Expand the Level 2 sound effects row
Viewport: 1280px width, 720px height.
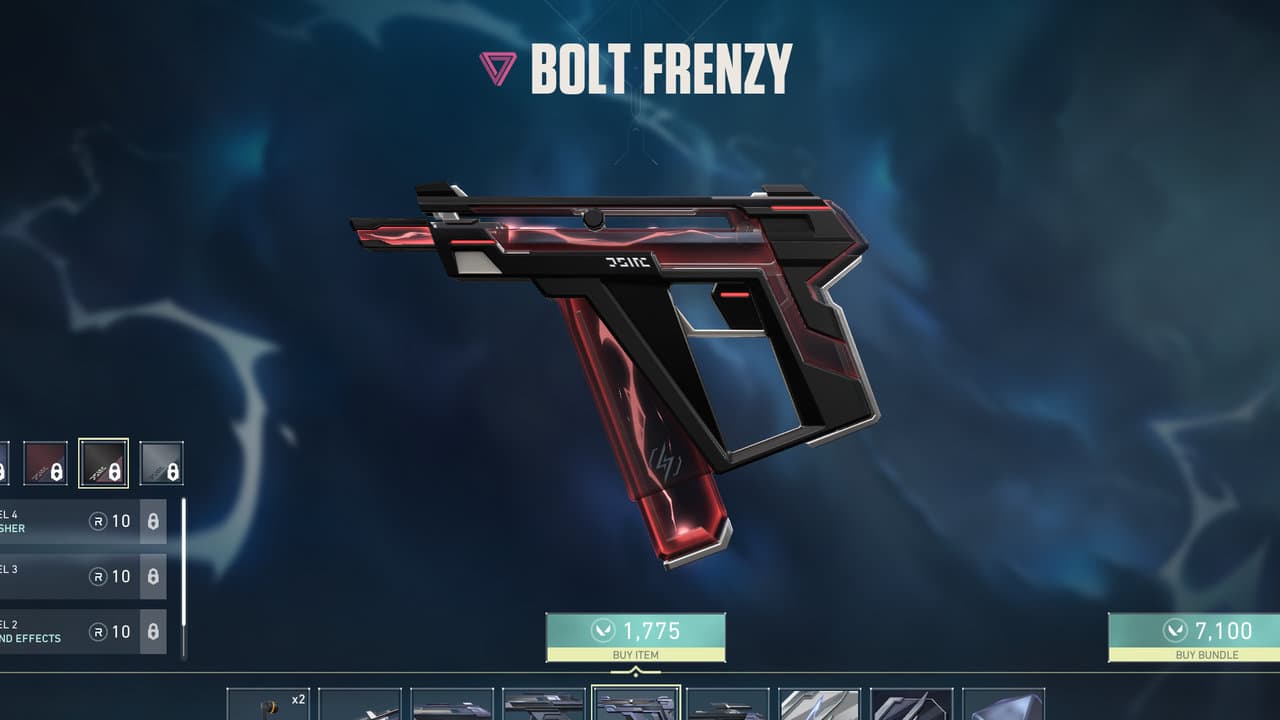pos(60,631)
